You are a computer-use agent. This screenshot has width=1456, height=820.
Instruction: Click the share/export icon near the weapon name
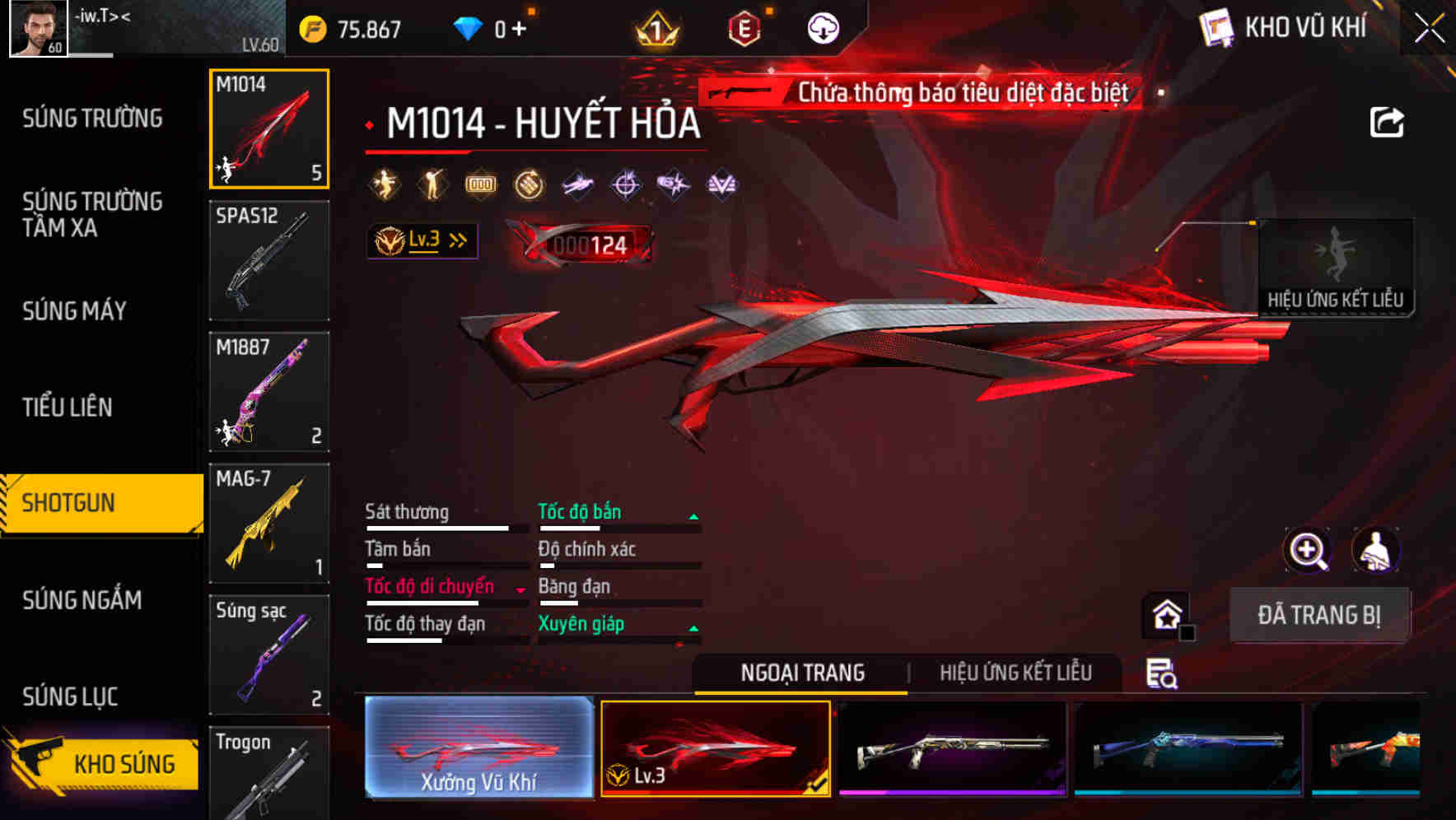pos(1387,121)
